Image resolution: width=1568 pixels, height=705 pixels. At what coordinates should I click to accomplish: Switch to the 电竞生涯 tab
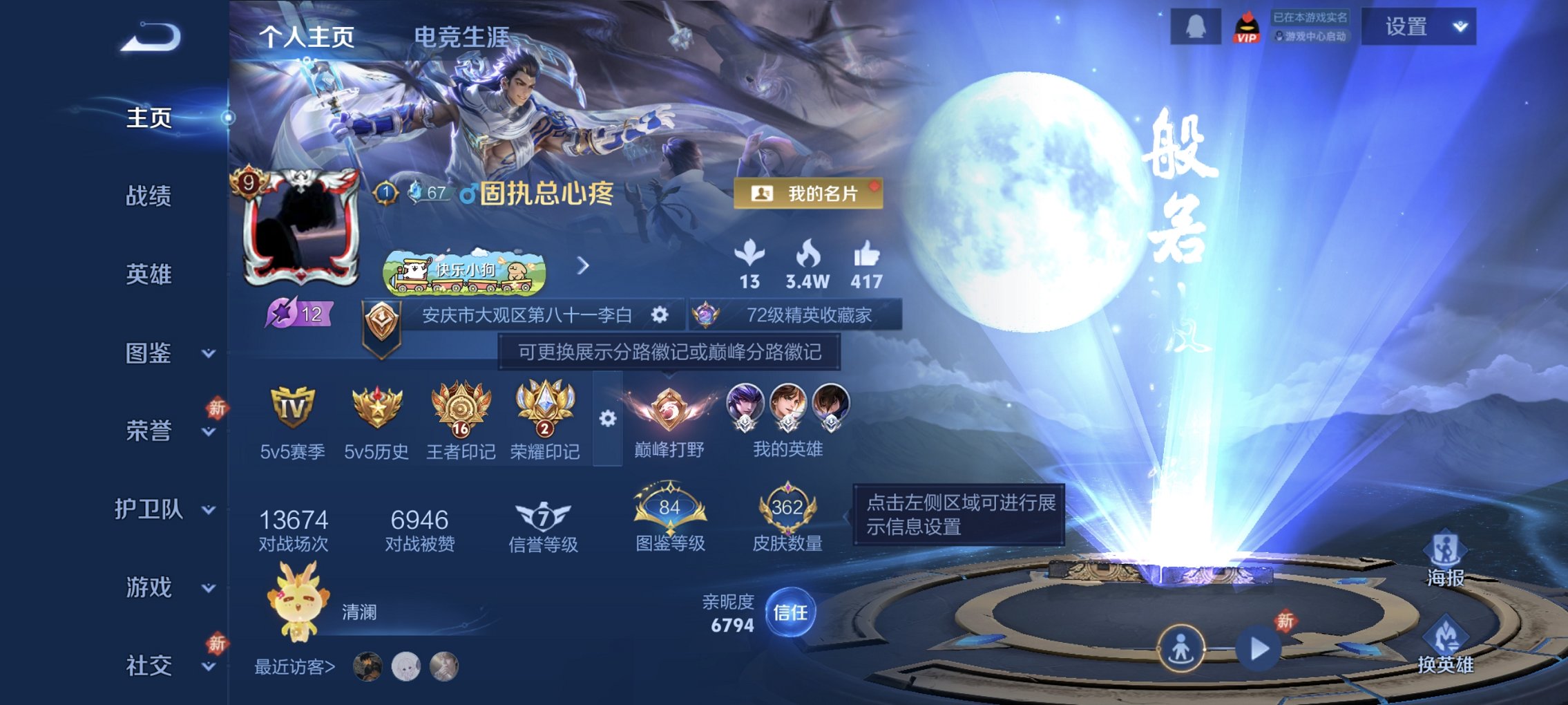click(462, 39)
